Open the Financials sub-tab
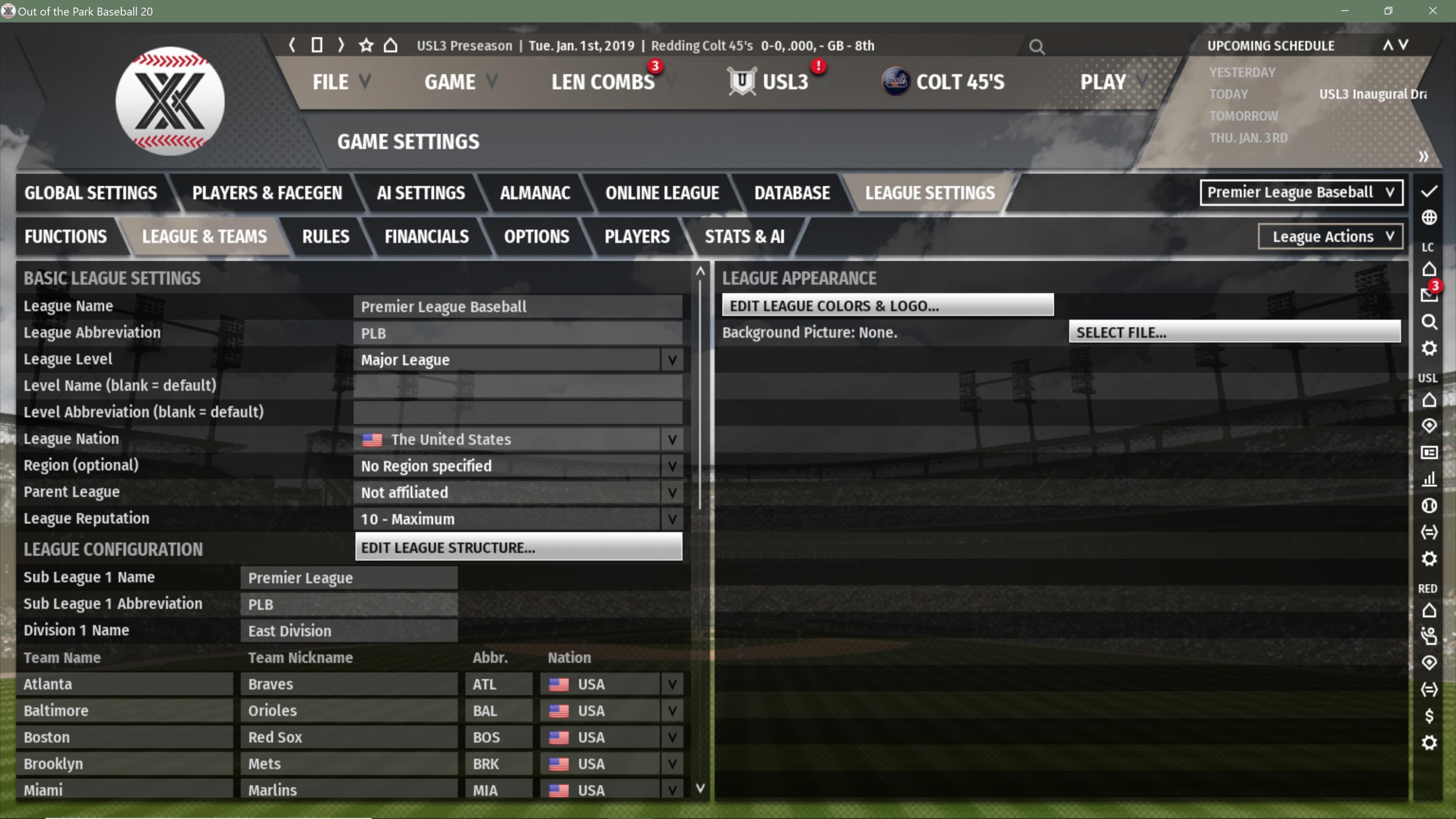 (426, 237)
